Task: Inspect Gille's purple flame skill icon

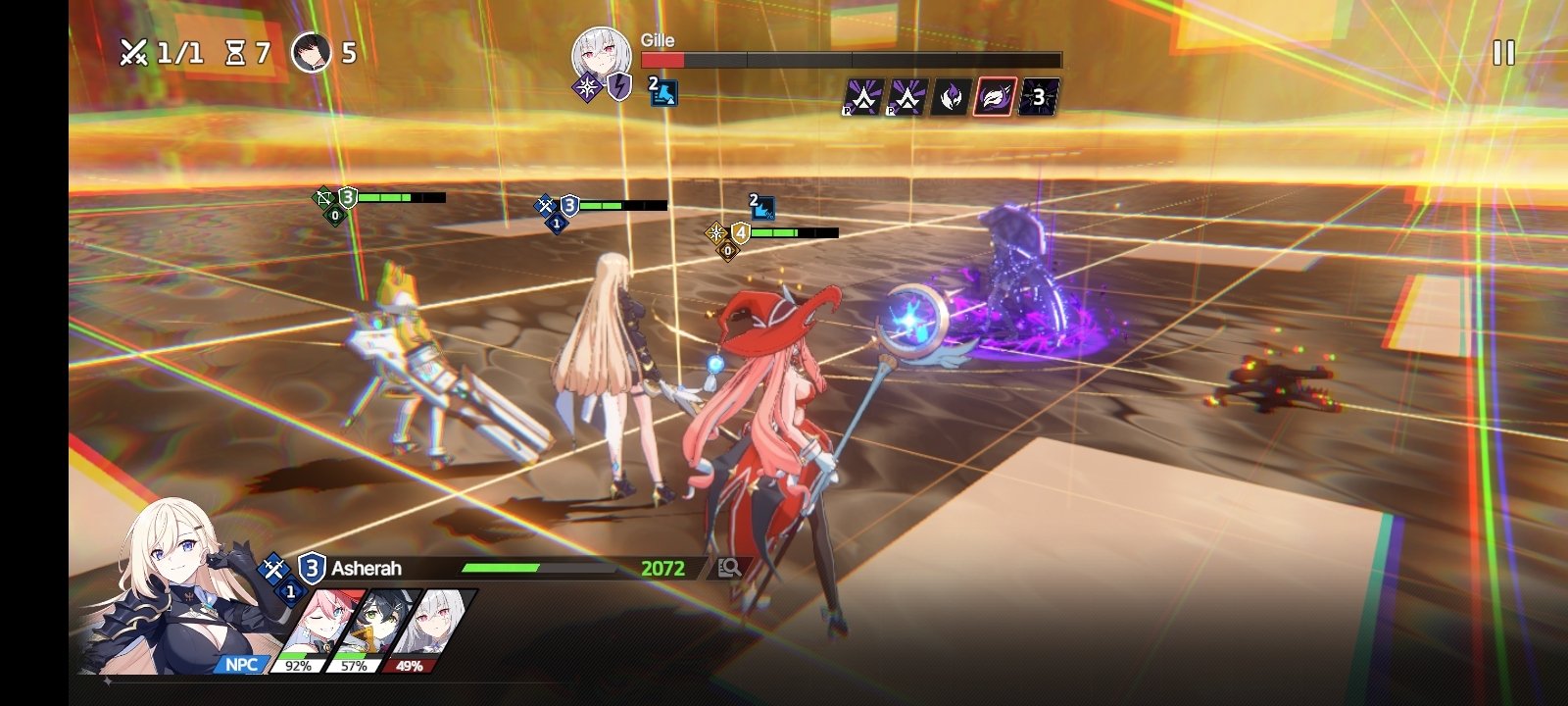Action: point(950,97)
